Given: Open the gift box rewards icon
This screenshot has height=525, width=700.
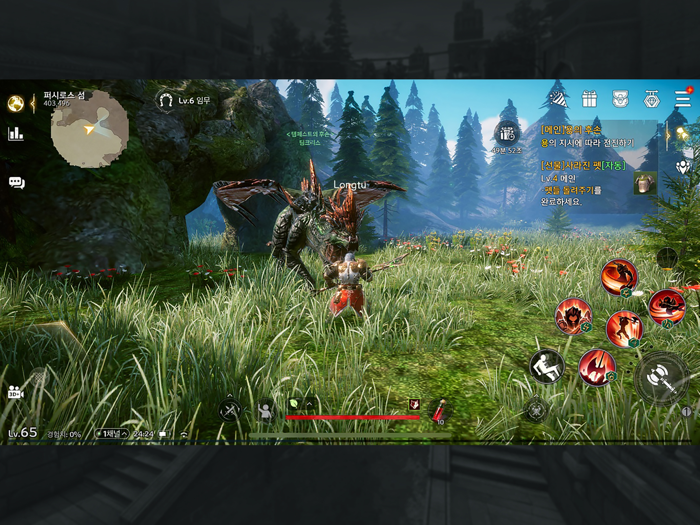Looking at the screenshot, I should tap(589, 98).
